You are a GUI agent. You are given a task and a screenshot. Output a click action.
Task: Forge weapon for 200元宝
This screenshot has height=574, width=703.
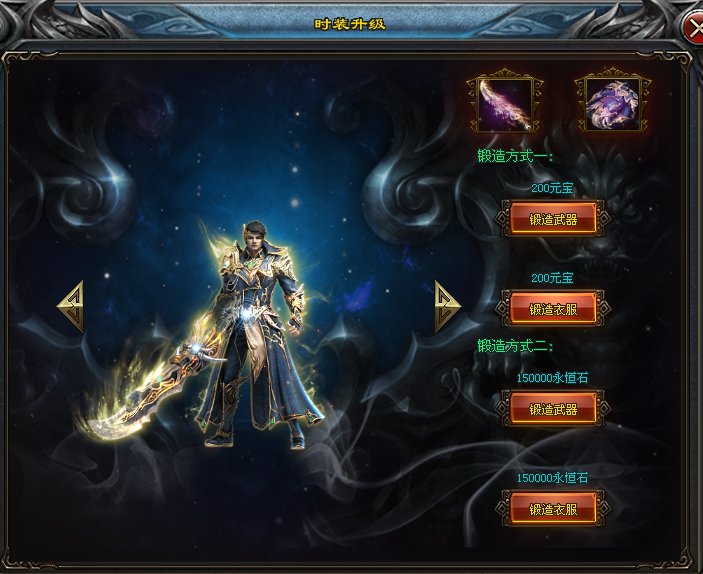[553, 219]
